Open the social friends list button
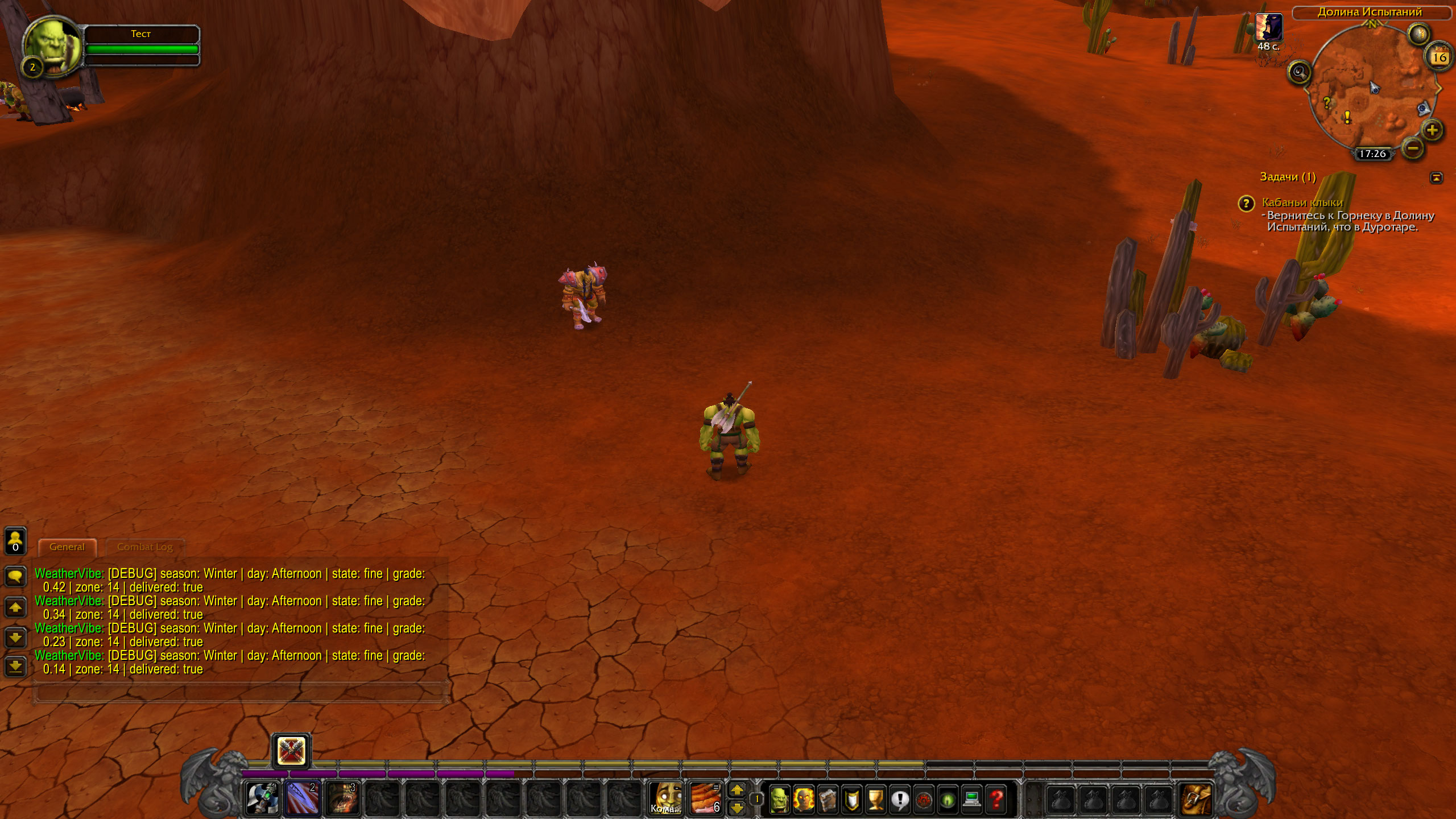1456x819 pixels. 15,540
